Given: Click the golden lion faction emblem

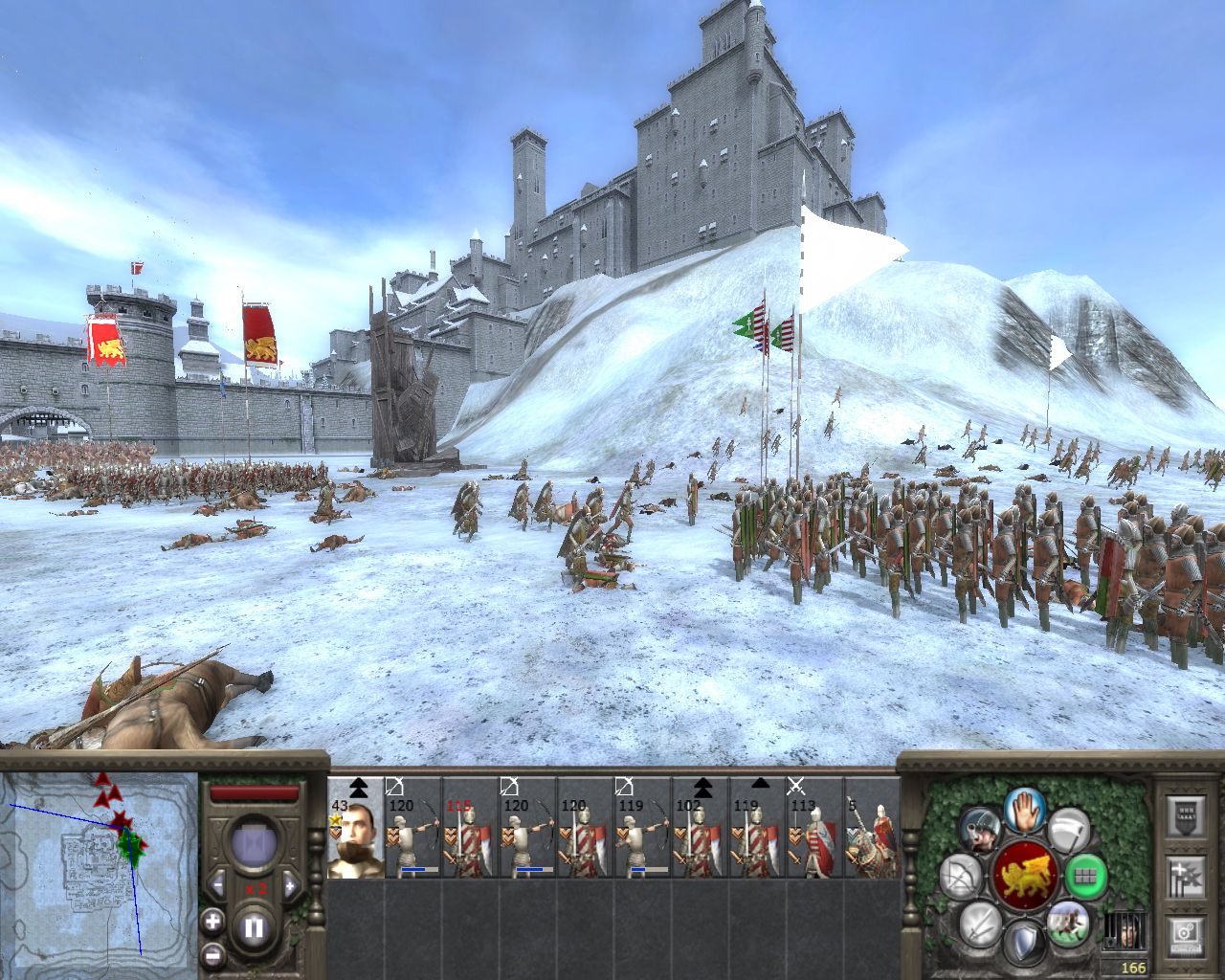Looking at the screenshot, I should click(1023, 876).
